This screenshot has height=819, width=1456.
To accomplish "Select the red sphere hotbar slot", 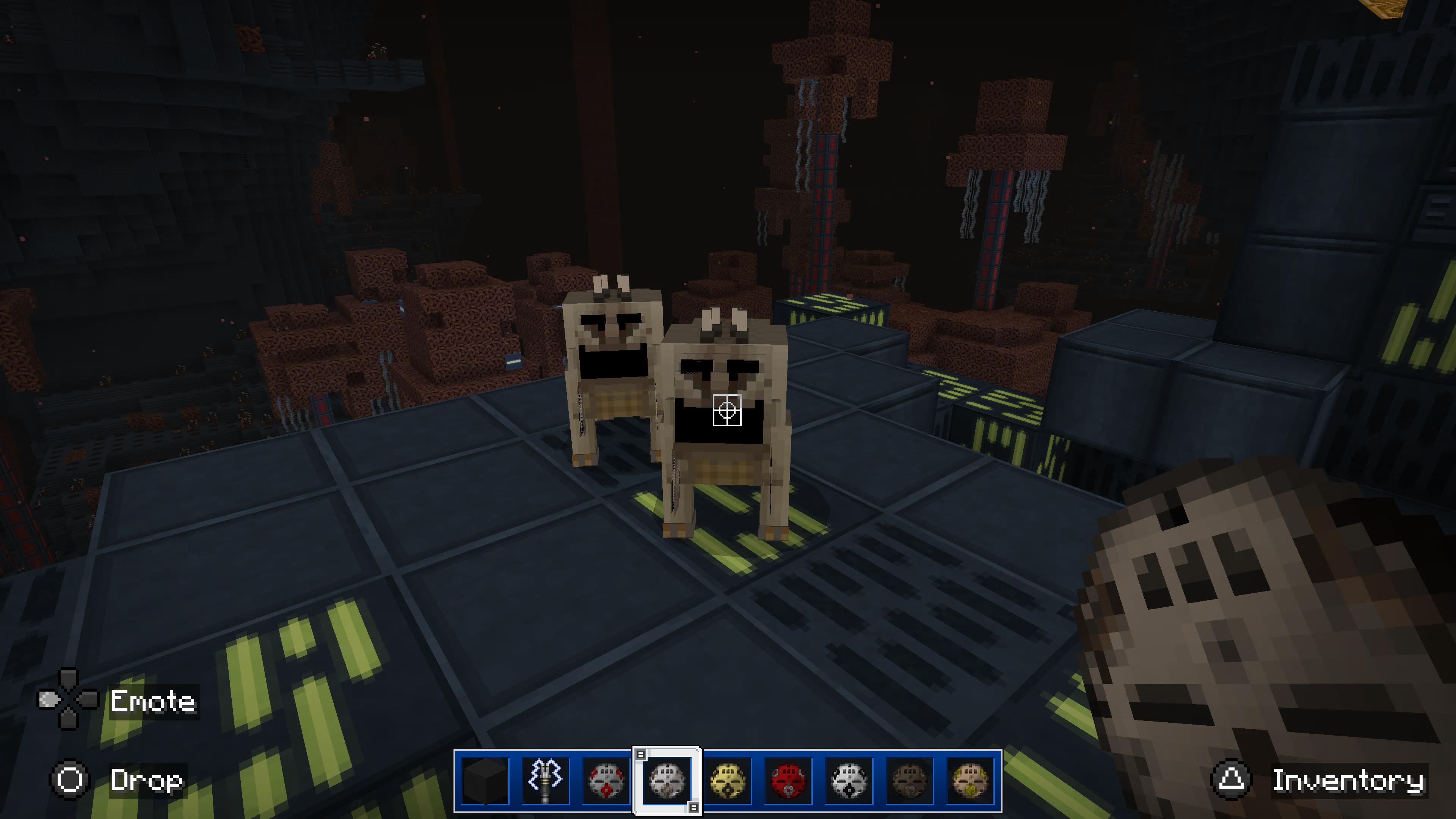I will click(x=789, y=781).
